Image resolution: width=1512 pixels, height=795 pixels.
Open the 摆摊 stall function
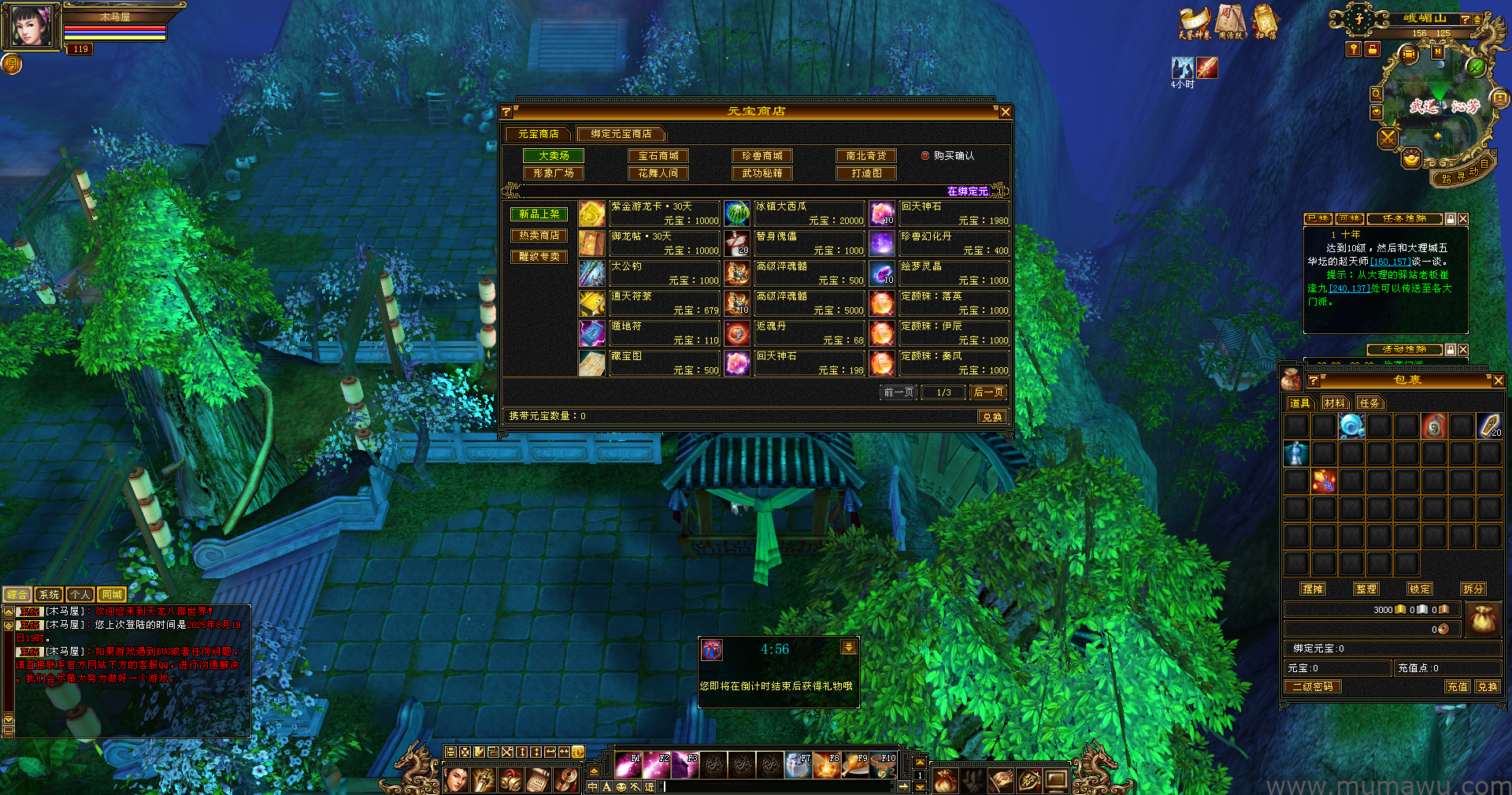(x=1313, y=589)
